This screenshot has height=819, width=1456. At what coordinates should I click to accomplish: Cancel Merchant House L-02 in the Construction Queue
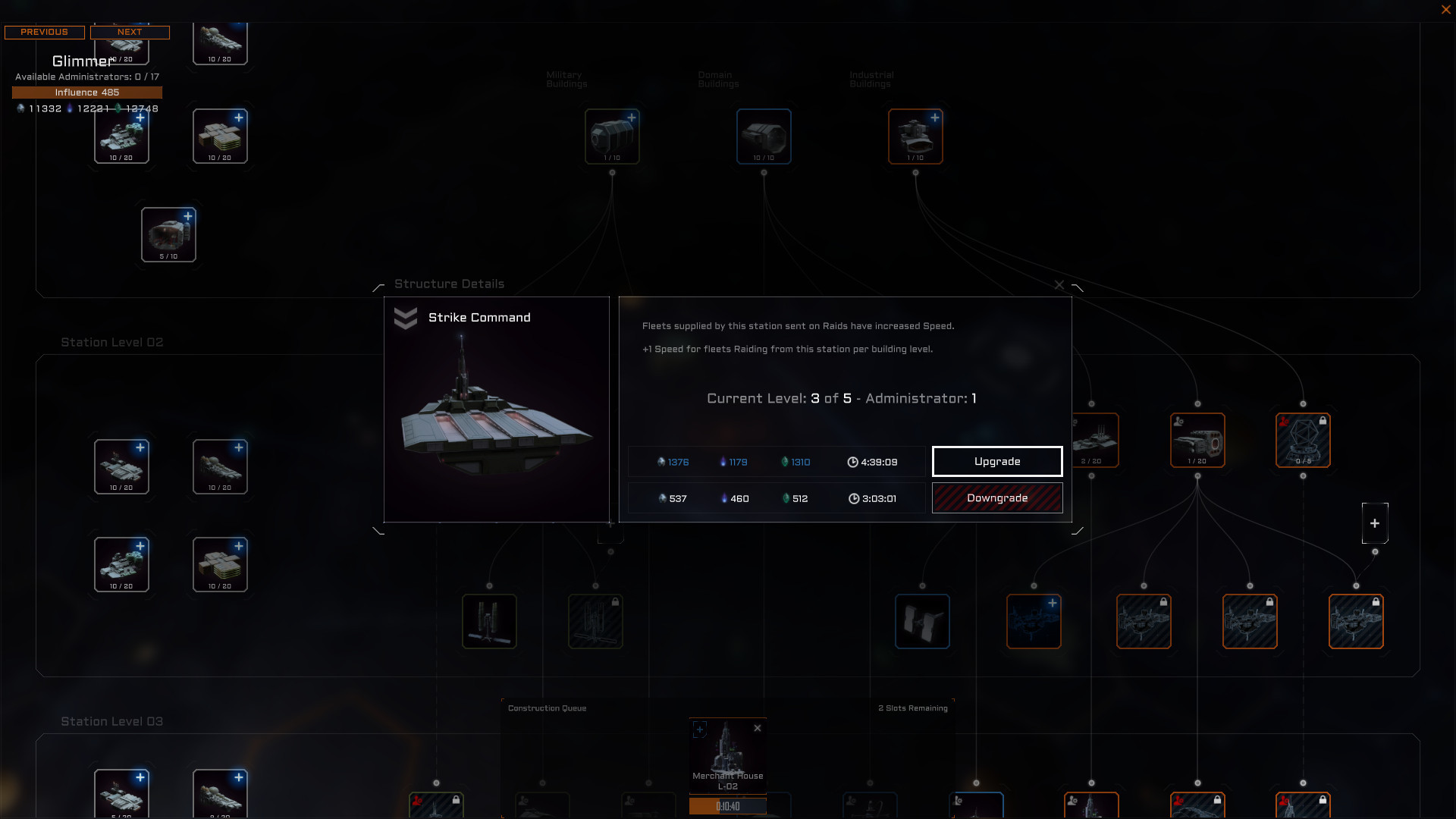point(757,727)
